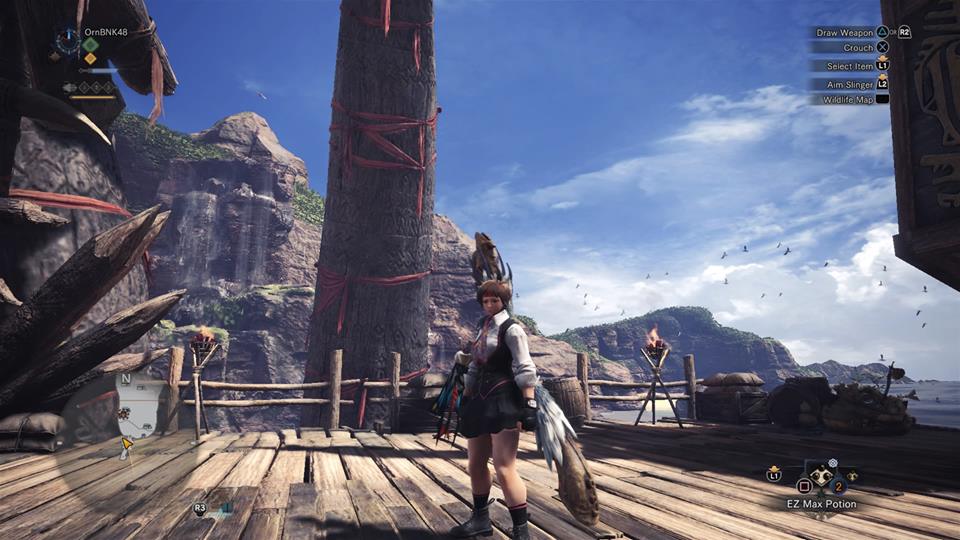The width and height of the screenshot is (960, 540).
Task: Select the orange diamond status icon
Action: pyautogui.click(x=90, y=58)
